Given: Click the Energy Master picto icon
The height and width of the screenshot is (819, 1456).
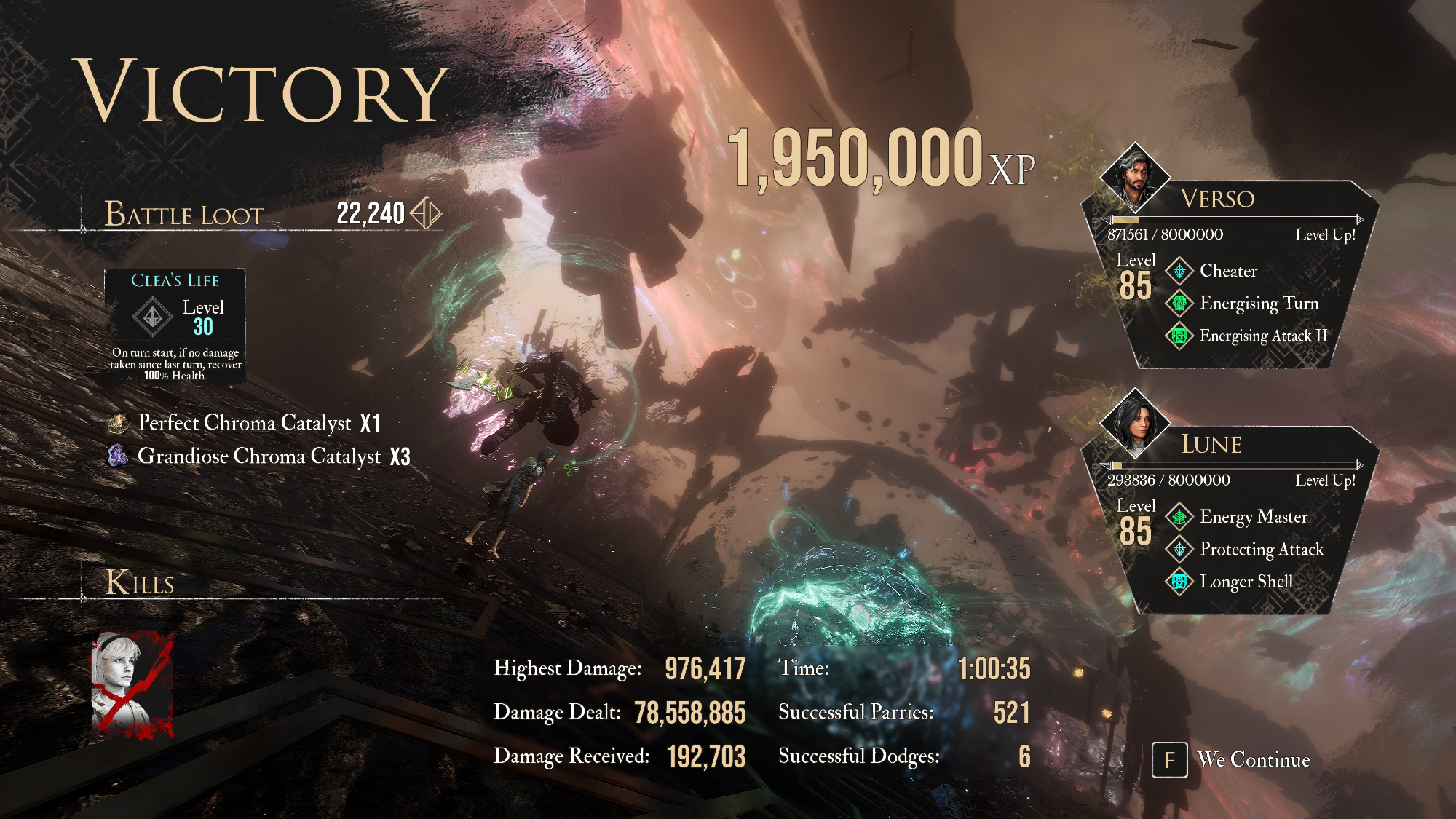Looking at the screenshot, I should pyautogui.click(x=1179, y=517).
